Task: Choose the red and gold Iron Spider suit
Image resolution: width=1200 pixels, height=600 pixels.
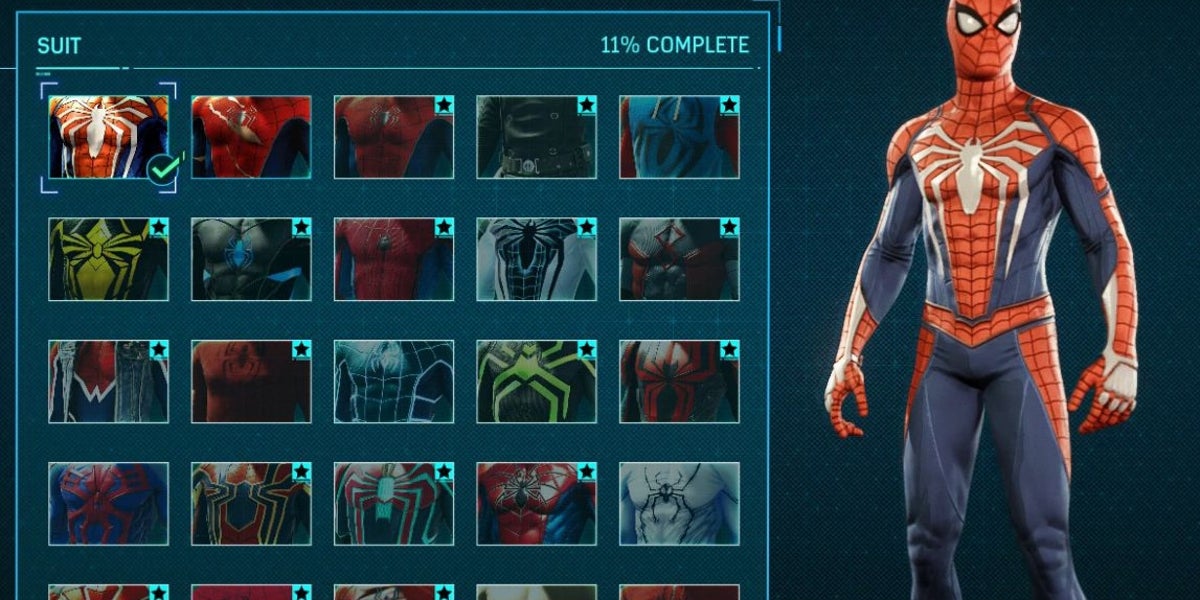Action: pyautogui.click(x=251, y=503)
